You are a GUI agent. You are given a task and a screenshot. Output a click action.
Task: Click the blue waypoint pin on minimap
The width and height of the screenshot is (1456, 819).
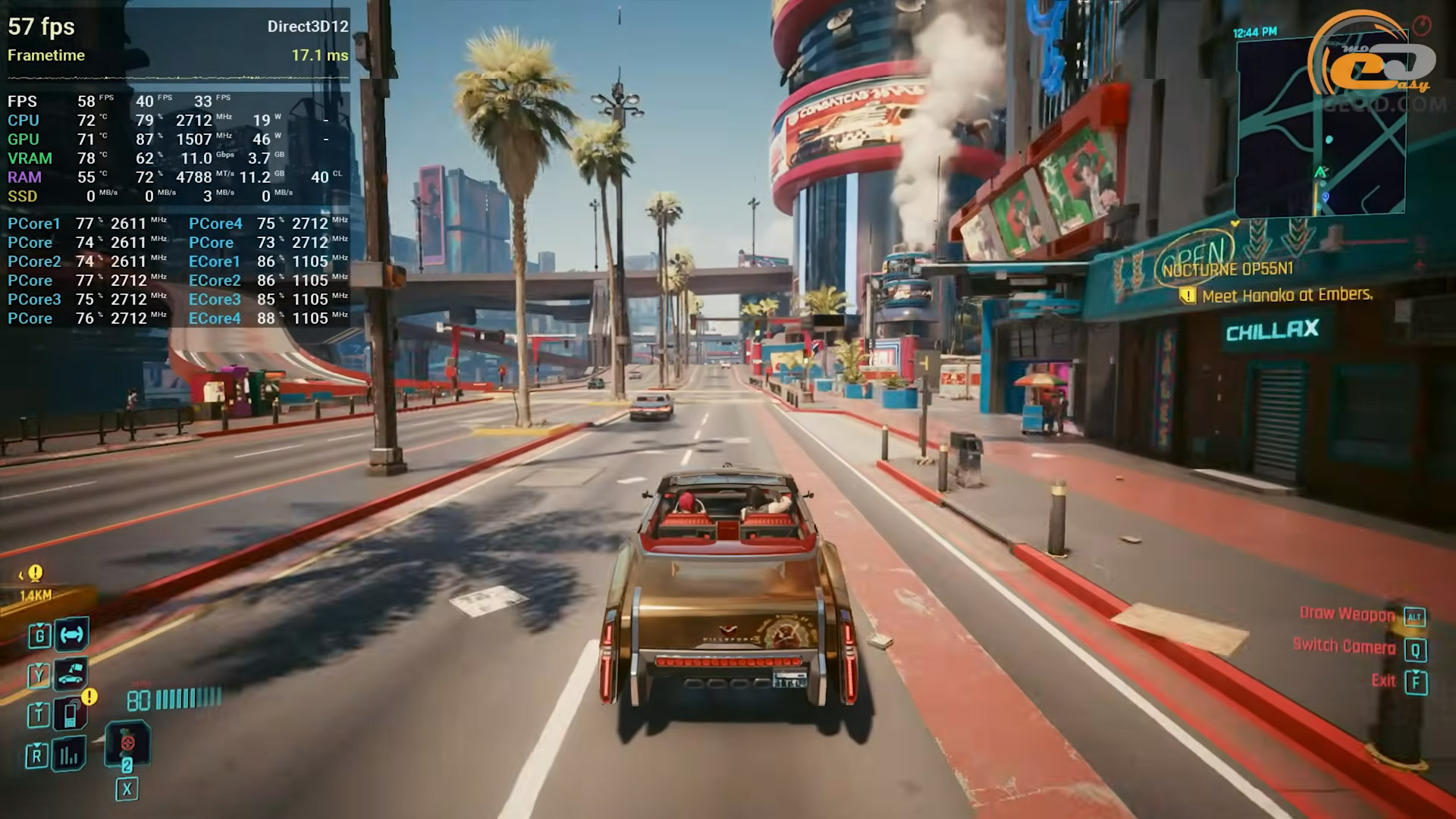tap(1325, 197)
